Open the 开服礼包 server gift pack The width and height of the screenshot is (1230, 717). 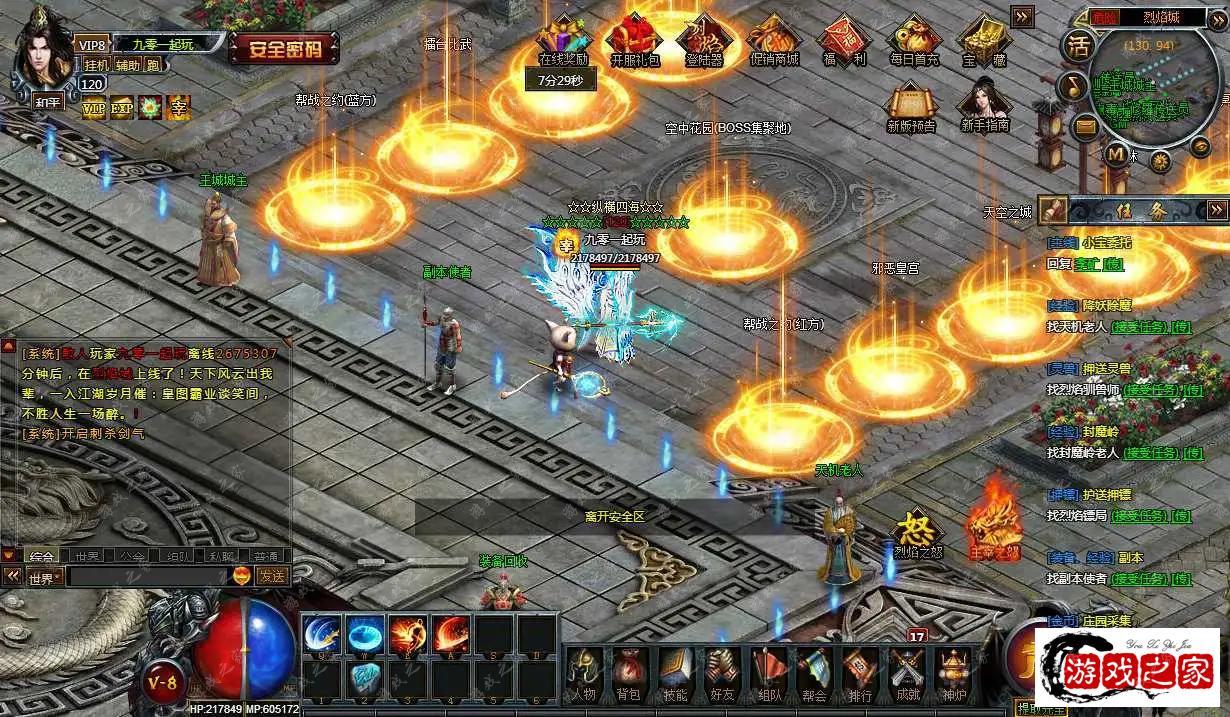pos(635,40)
